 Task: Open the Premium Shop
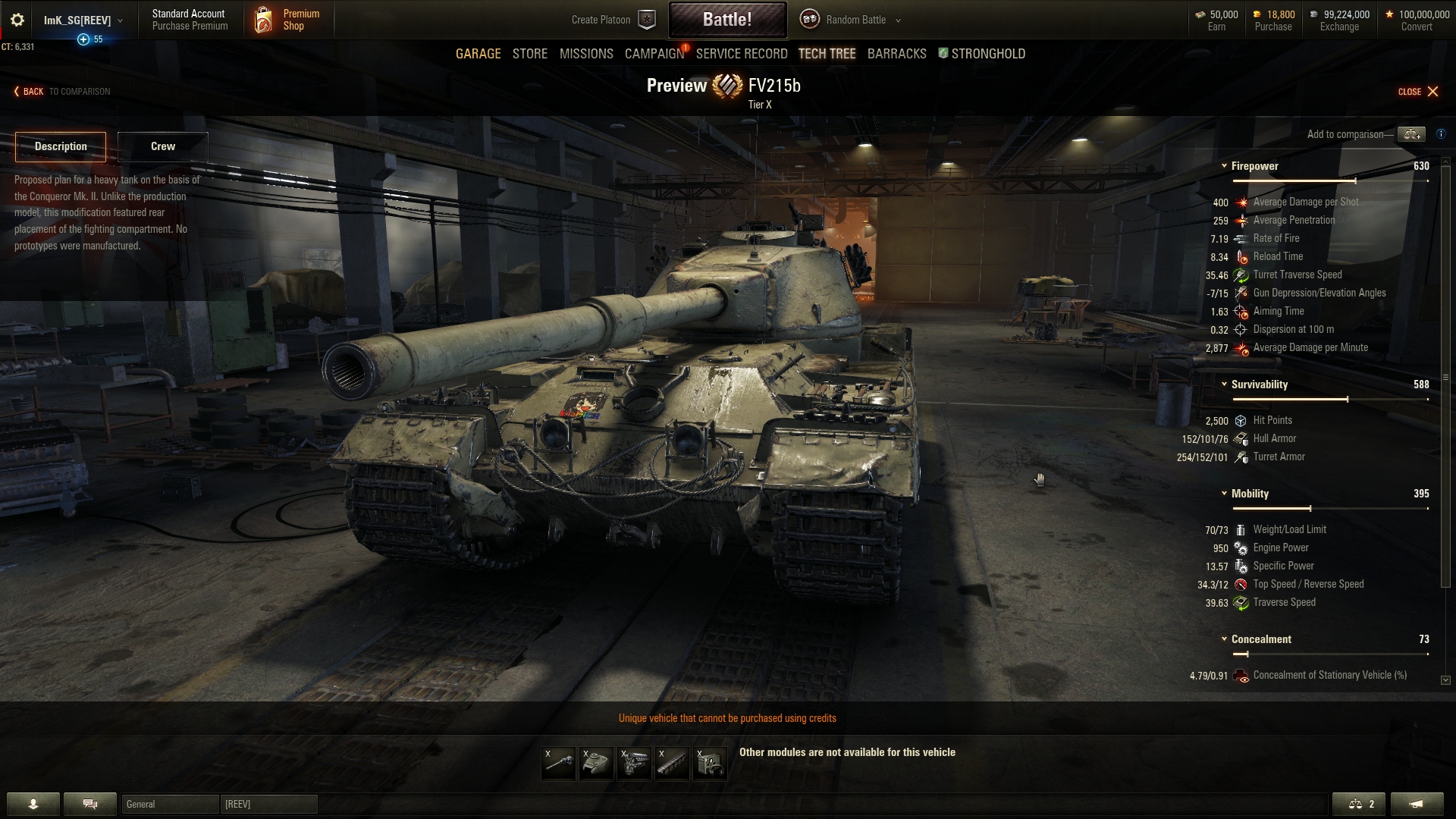pyautogui.click(x=289, y=20)
